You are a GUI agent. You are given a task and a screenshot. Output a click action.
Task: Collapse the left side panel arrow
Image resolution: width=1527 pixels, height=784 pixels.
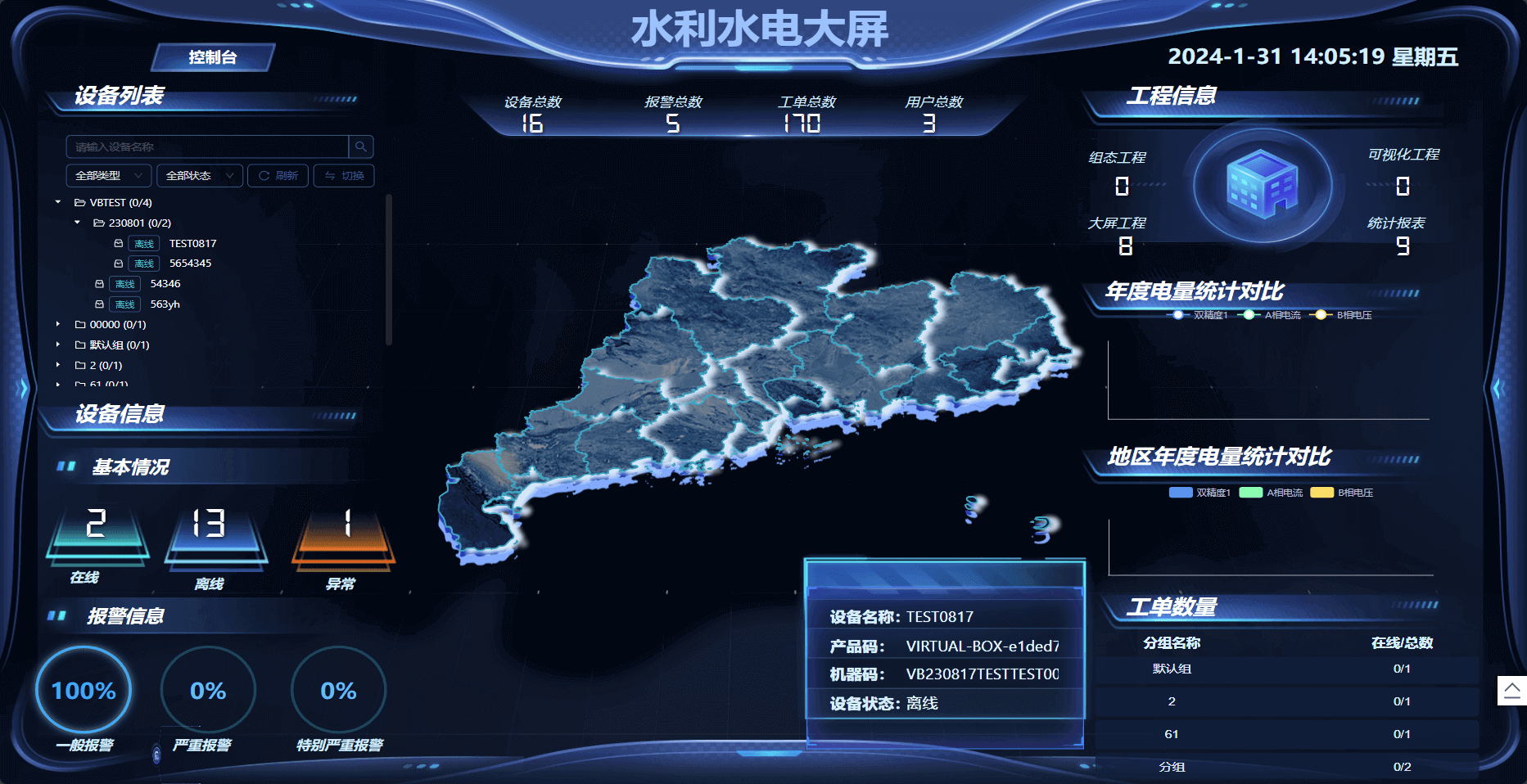coord(24,388)
